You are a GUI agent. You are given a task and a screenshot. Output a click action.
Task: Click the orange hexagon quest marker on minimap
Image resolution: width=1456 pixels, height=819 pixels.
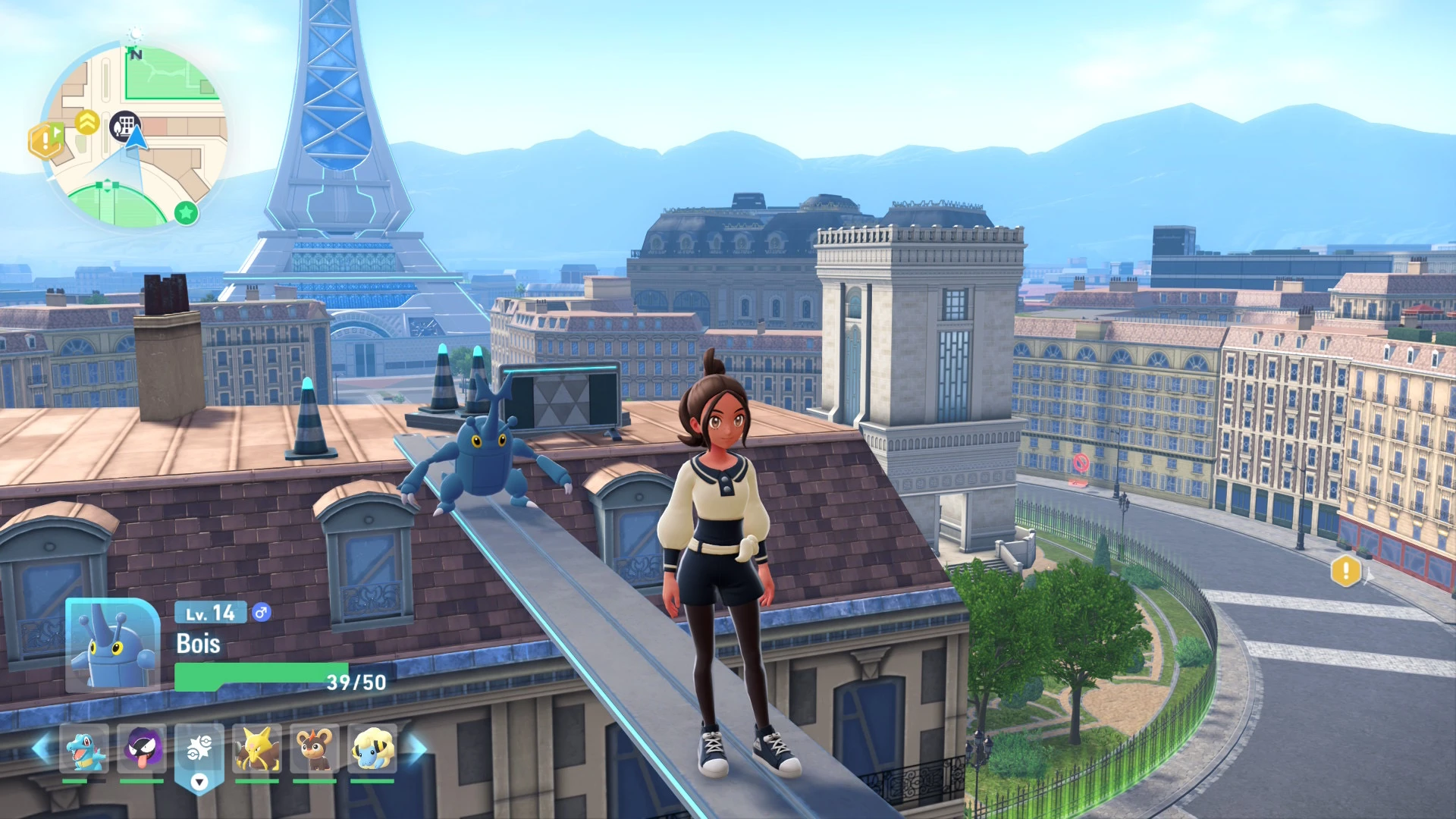(x=45, y=140)
